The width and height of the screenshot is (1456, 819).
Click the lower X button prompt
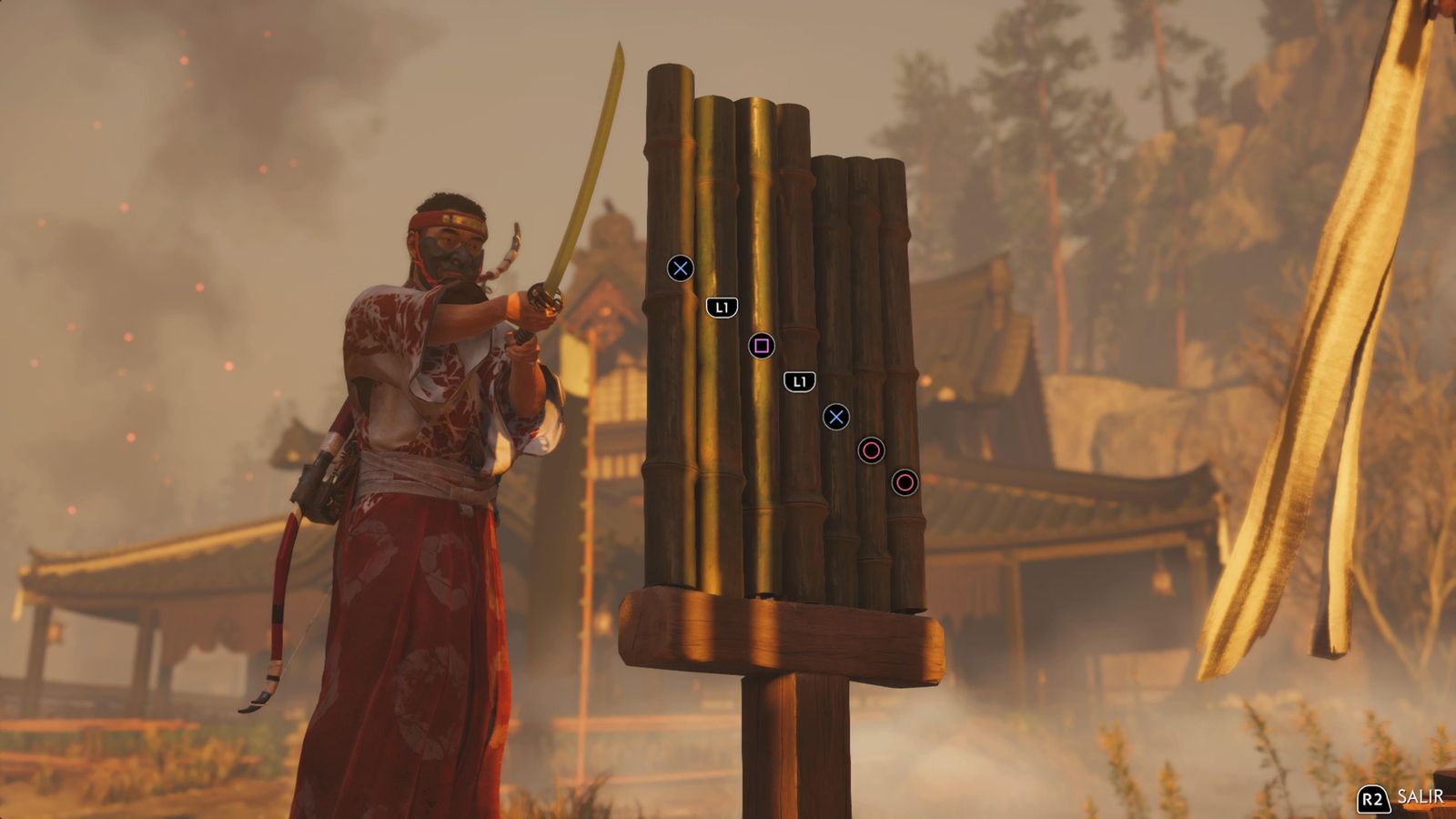[x=837, y=418]
